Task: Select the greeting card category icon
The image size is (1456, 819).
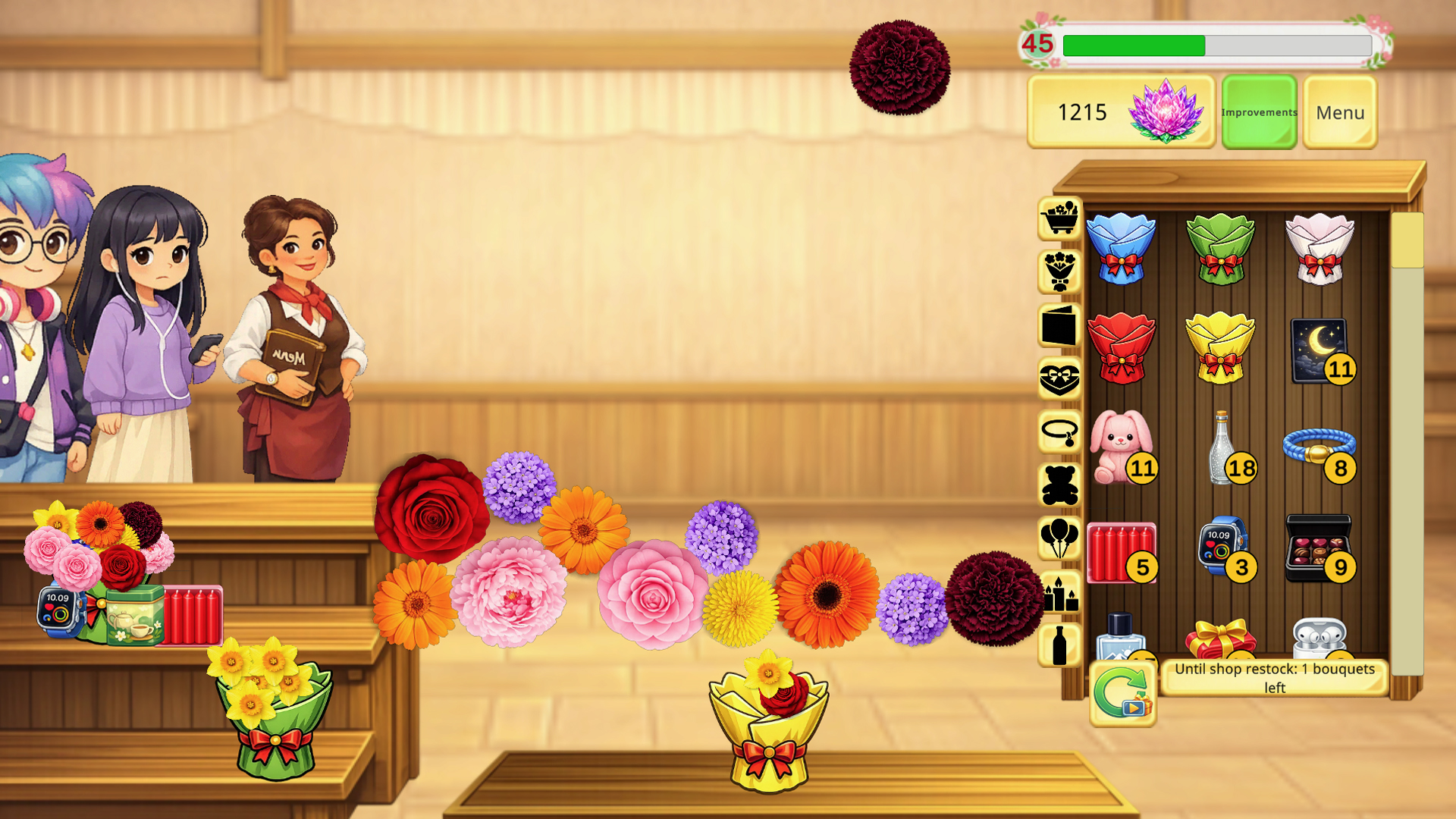Action: point(1059,328)
